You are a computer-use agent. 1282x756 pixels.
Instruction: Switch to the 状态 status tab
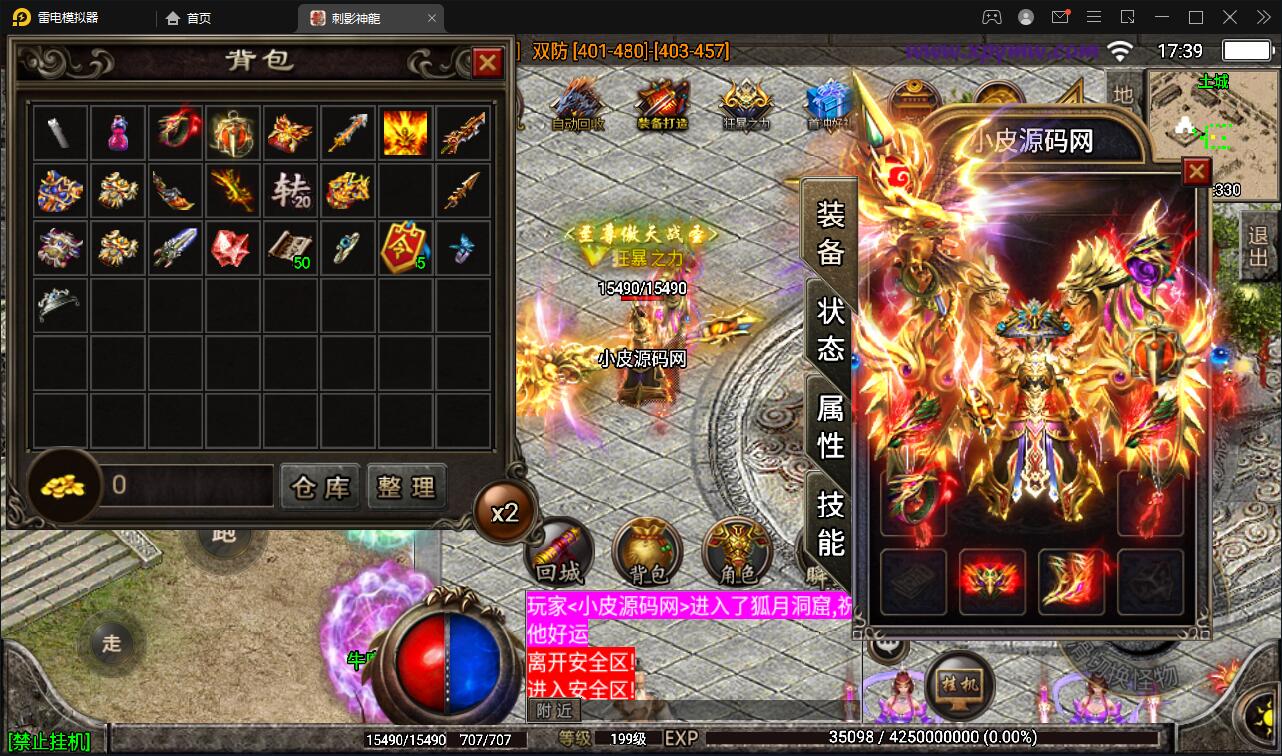point(830,328)
